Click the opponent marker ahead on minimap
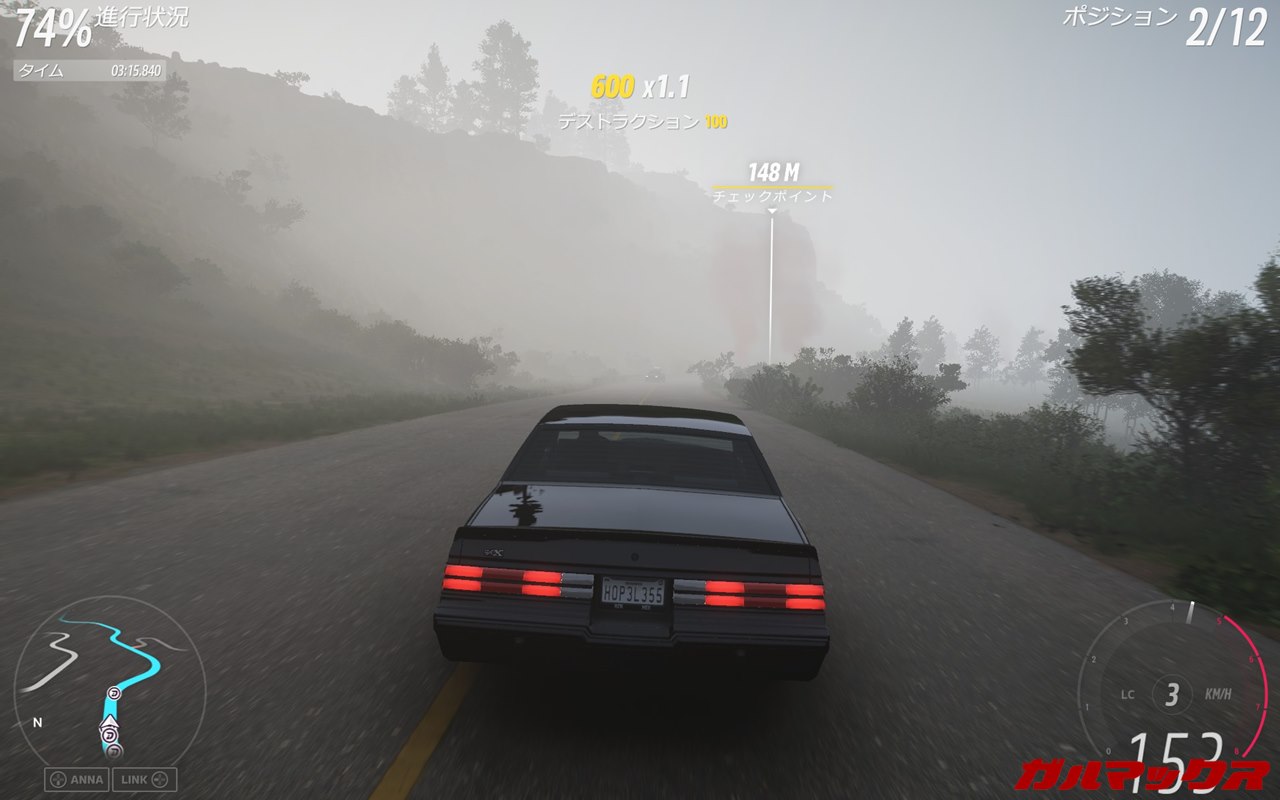Image resolution: width=1280 pixels, height=800 pixels. click(x=113, y=693)
